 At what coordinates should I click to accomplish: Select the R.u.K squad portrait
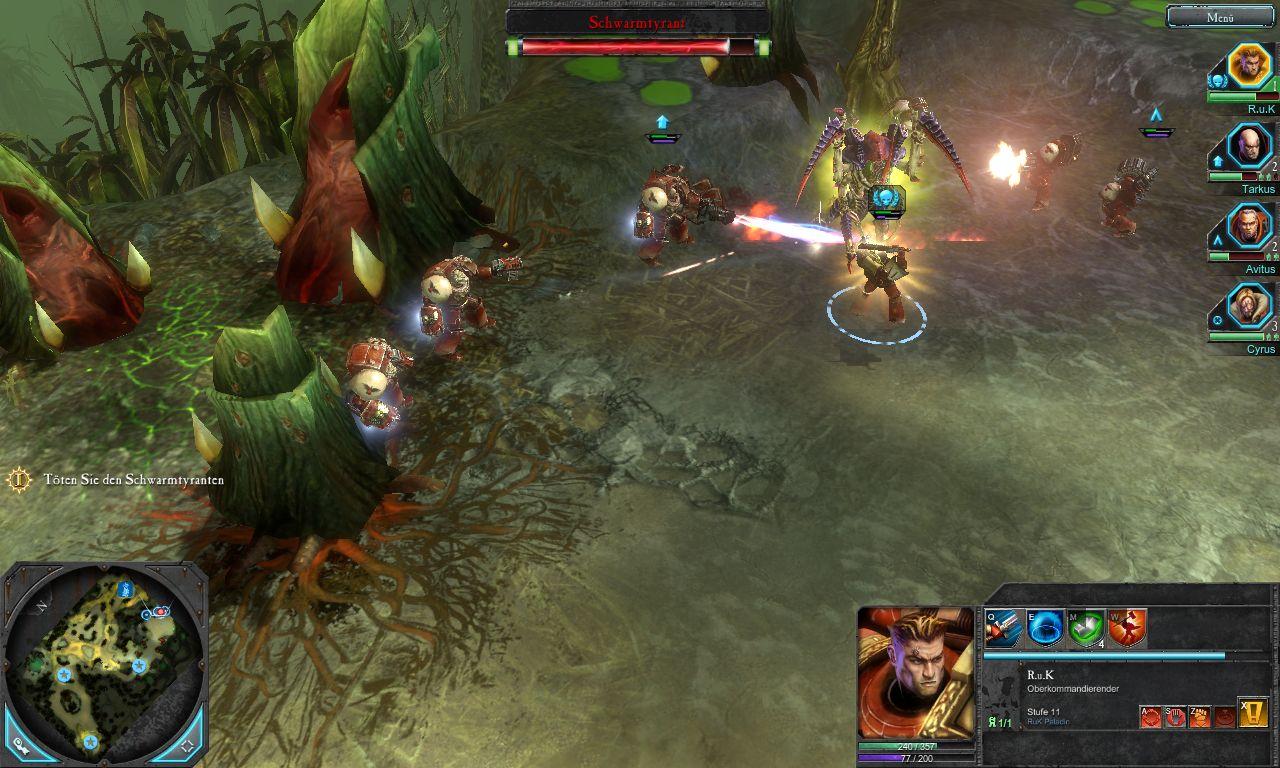(x=1248, y=66)
